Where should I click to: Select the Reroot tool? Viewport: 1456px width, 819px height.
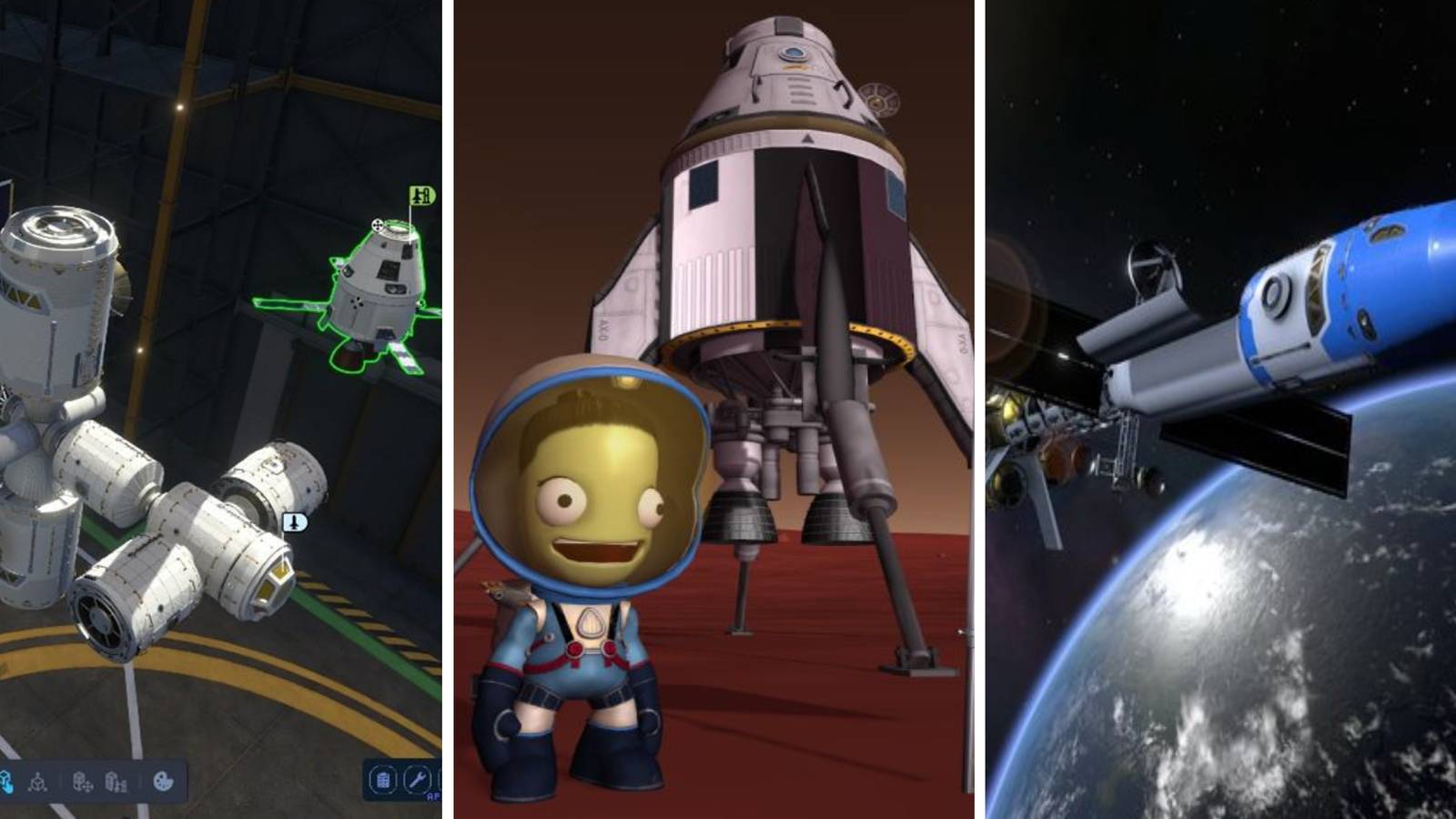pos(115,784)
